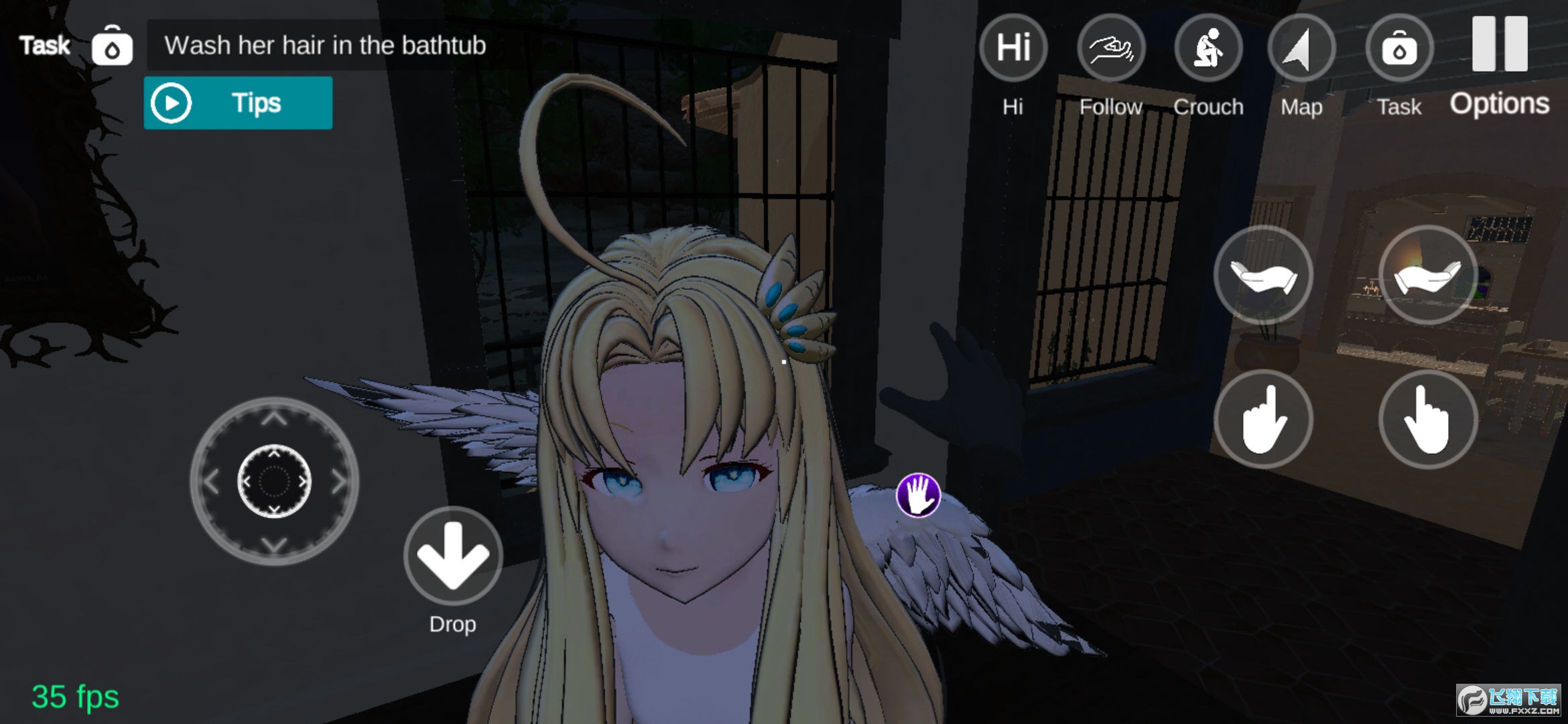Tap the camera Task icon in top-right bar
Image resolution: width=1568 pixels, height=724 pixels.
coord(1400,47)
